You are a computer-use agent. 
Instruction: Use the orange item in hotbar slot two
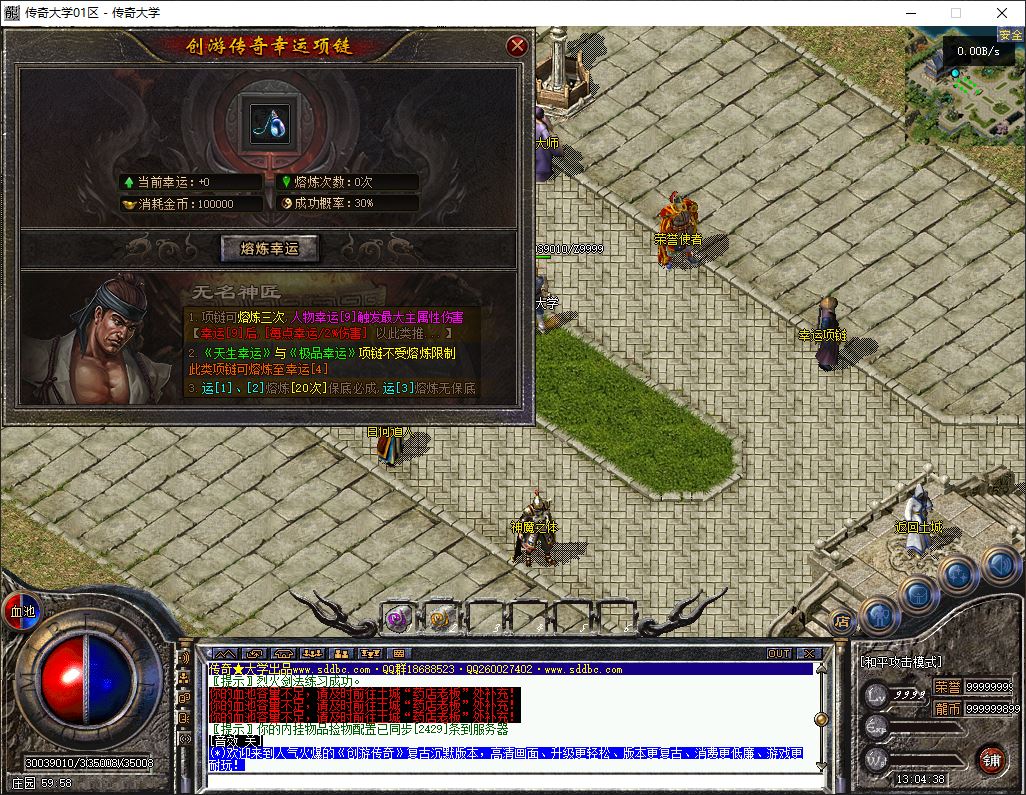(438, 618)
